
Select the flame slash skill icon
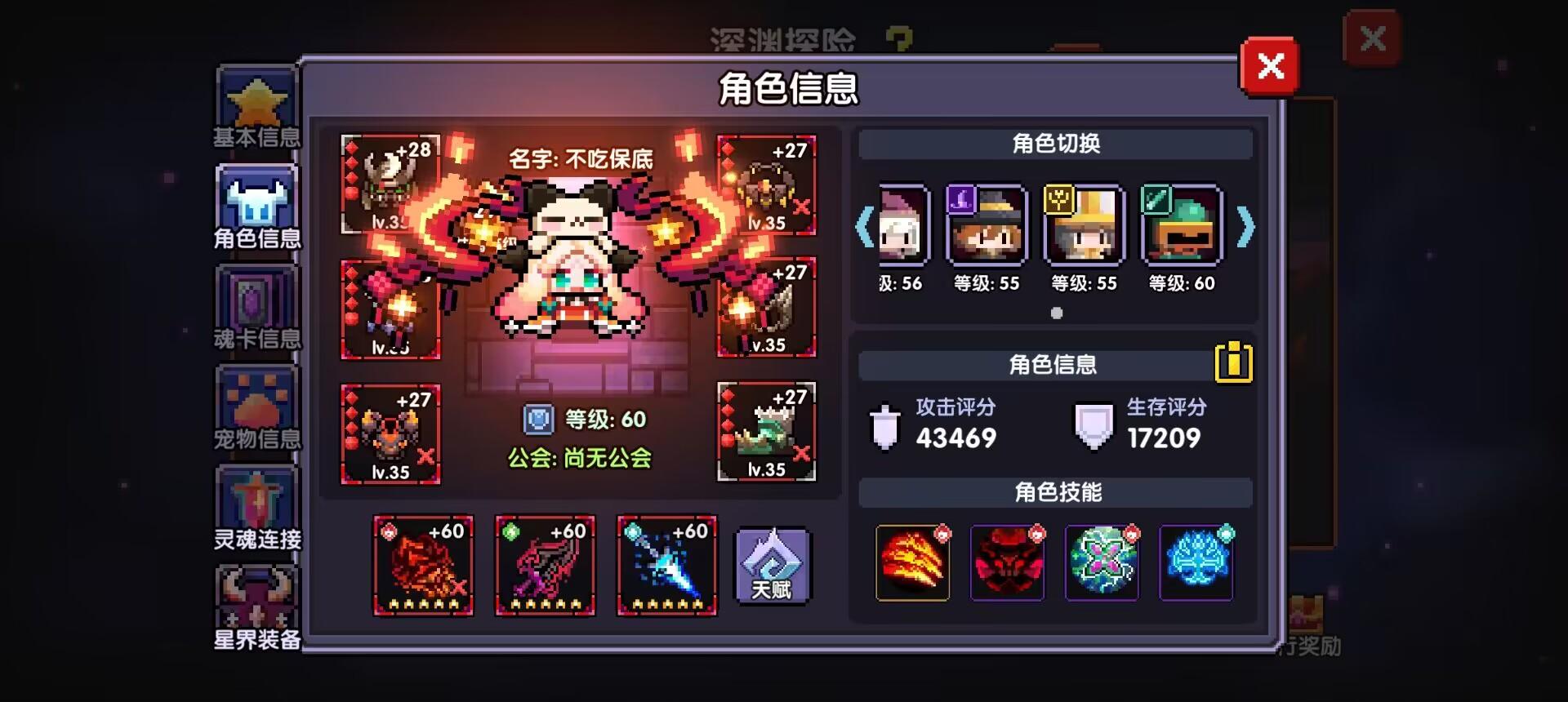(911, 564)
